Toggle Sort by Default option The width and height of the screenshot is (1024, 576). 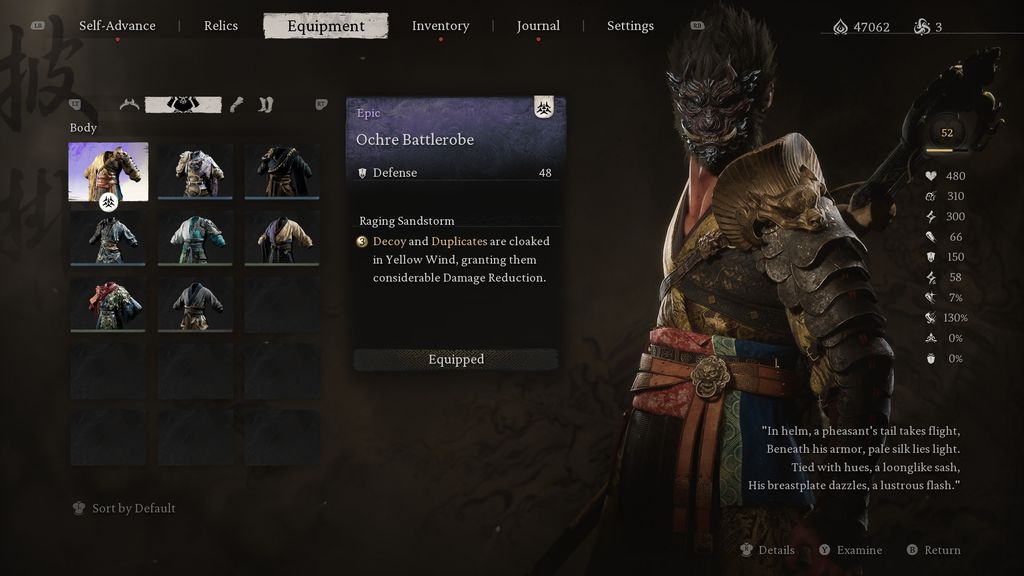tap(124, 508)
